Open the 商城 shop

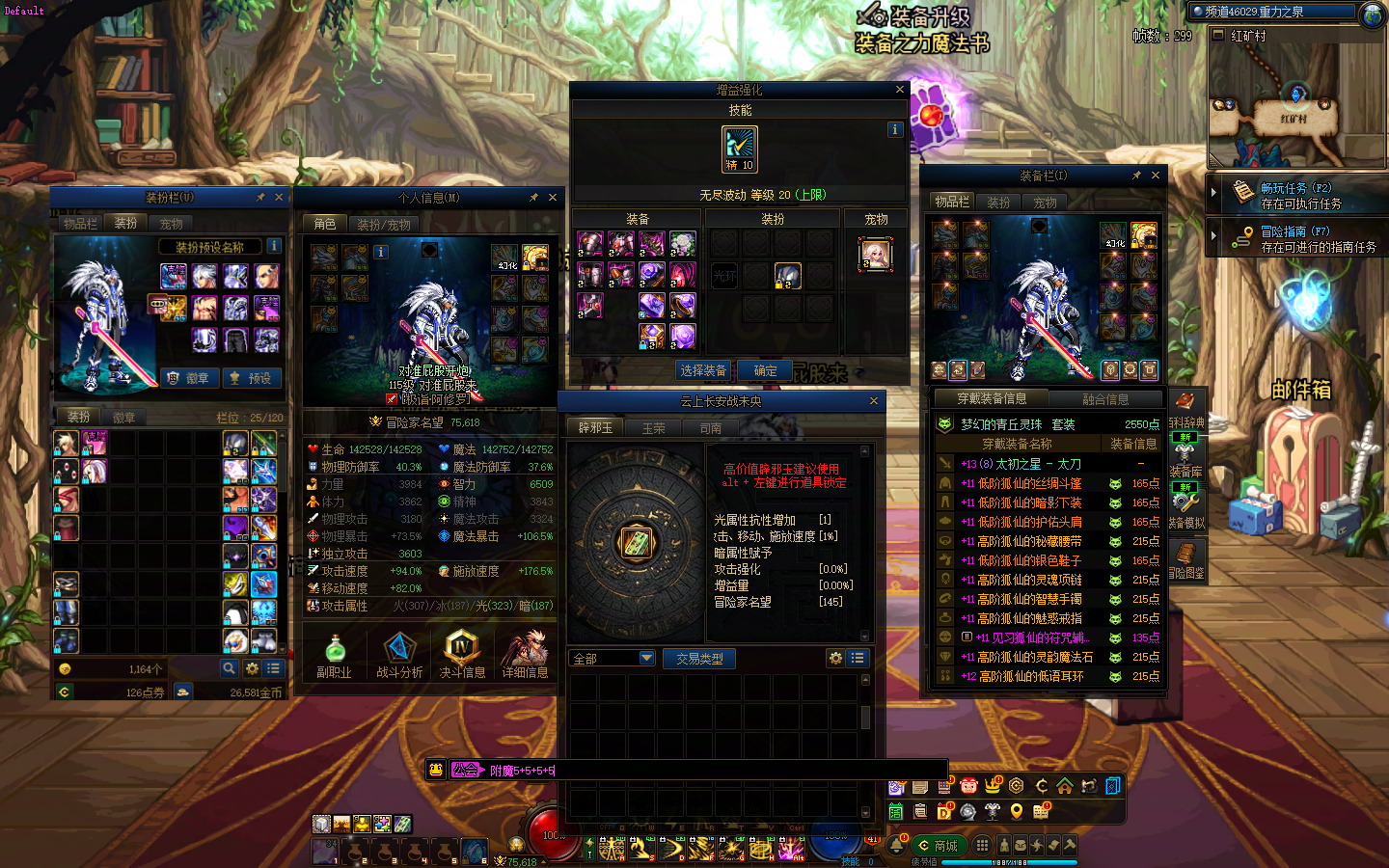tap(938, 846)
